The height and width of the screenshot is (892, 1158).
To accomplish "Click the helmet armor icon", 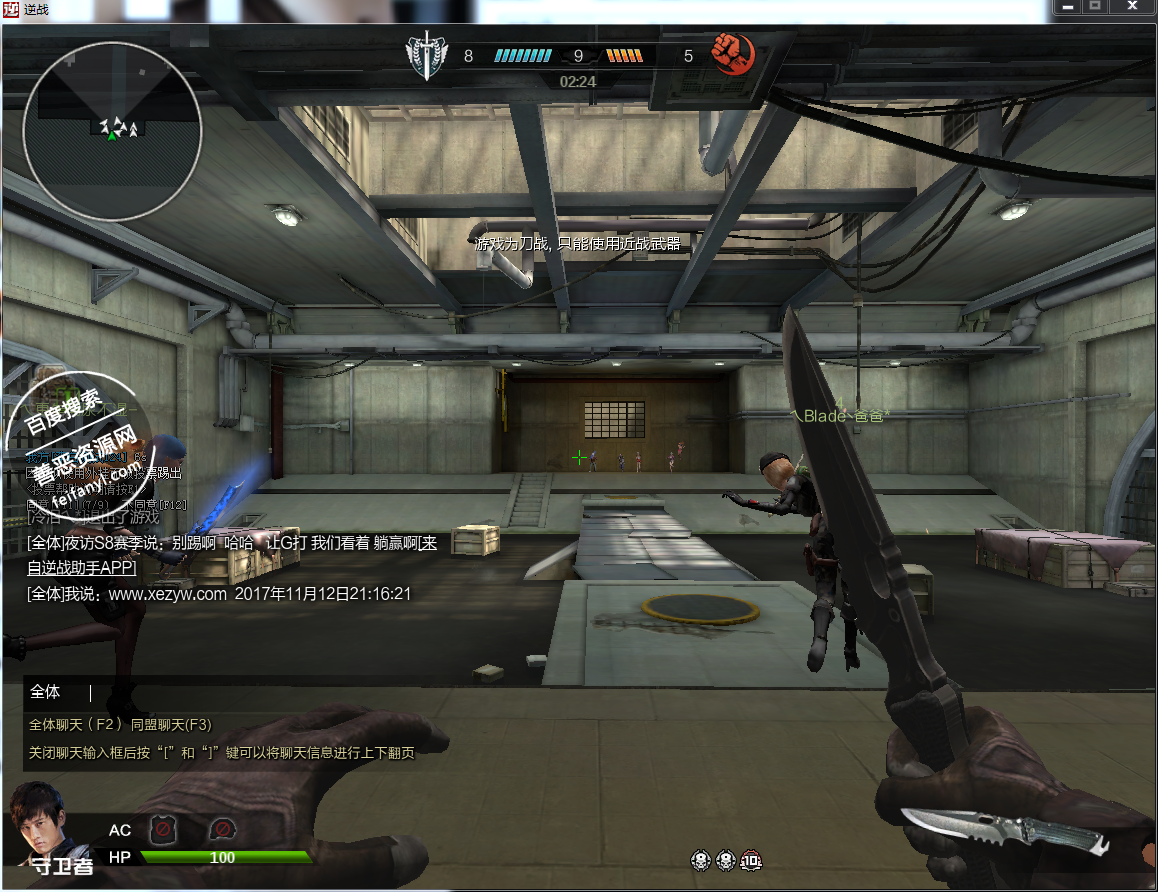I will click(x=222, y=829).
